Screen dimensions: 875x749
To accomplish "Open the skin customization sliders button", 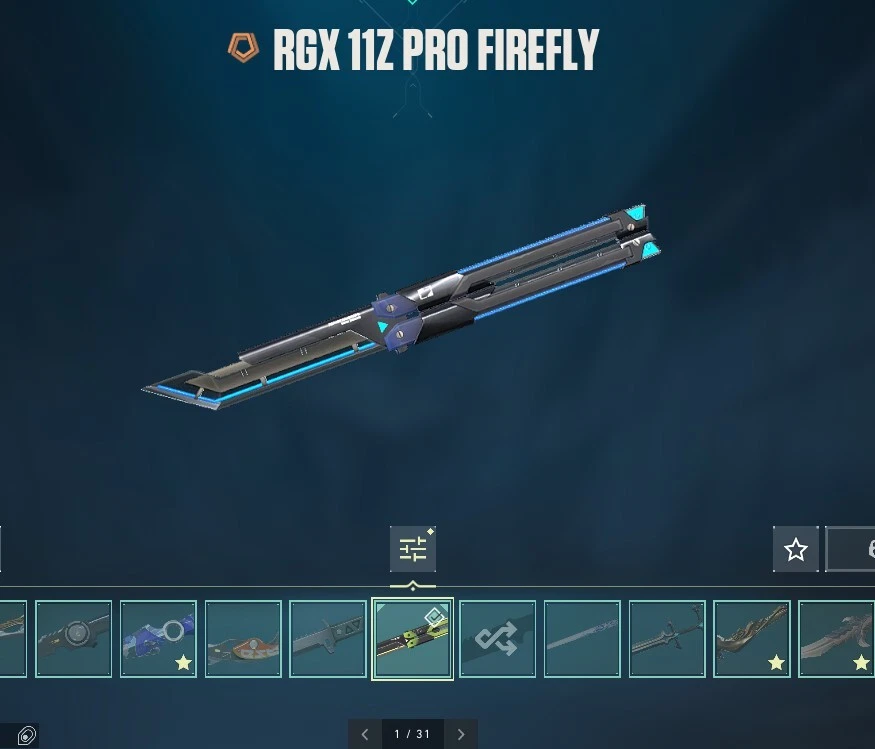I will tap(412, 549).
